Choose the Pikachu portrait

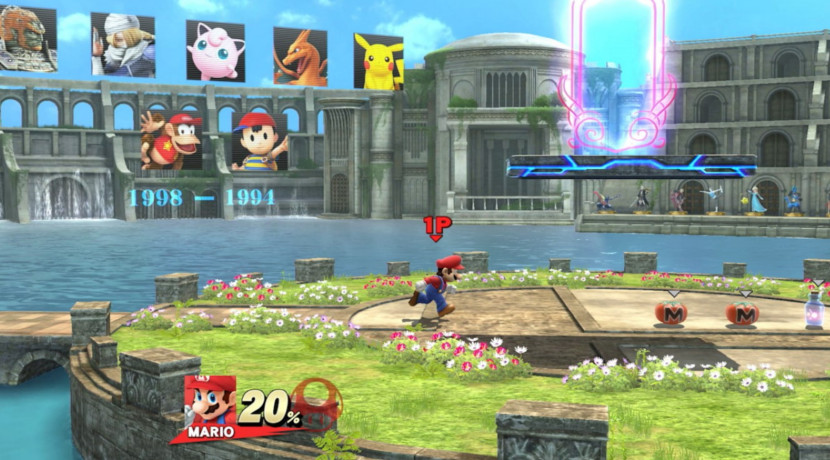pos(378,61)
